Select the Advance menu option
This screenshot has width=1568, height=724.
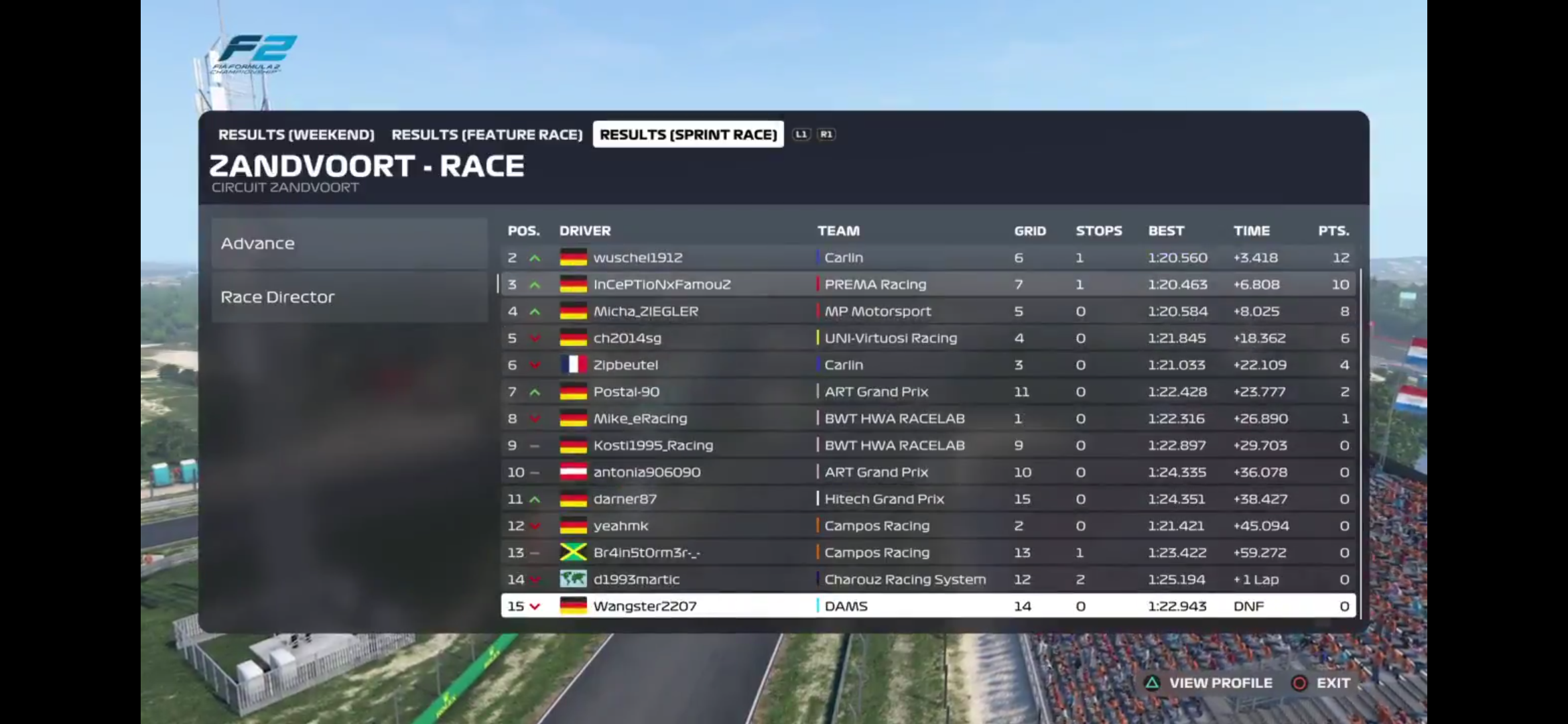pos(348,244)
